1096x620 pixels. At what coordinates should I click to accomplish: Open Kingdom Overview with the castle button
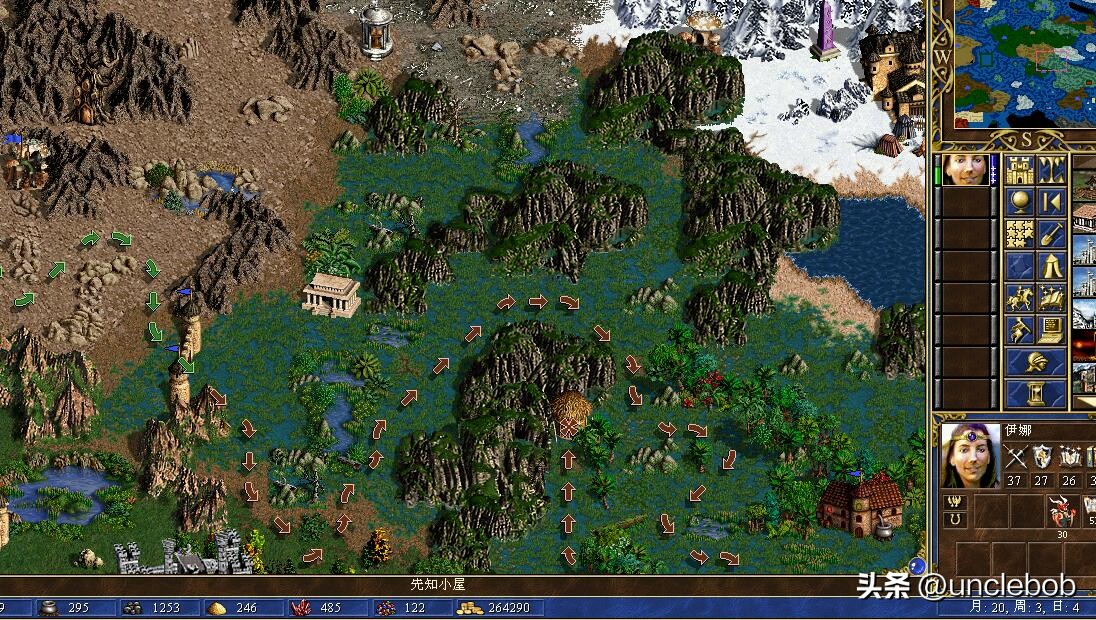point(1019,170)
